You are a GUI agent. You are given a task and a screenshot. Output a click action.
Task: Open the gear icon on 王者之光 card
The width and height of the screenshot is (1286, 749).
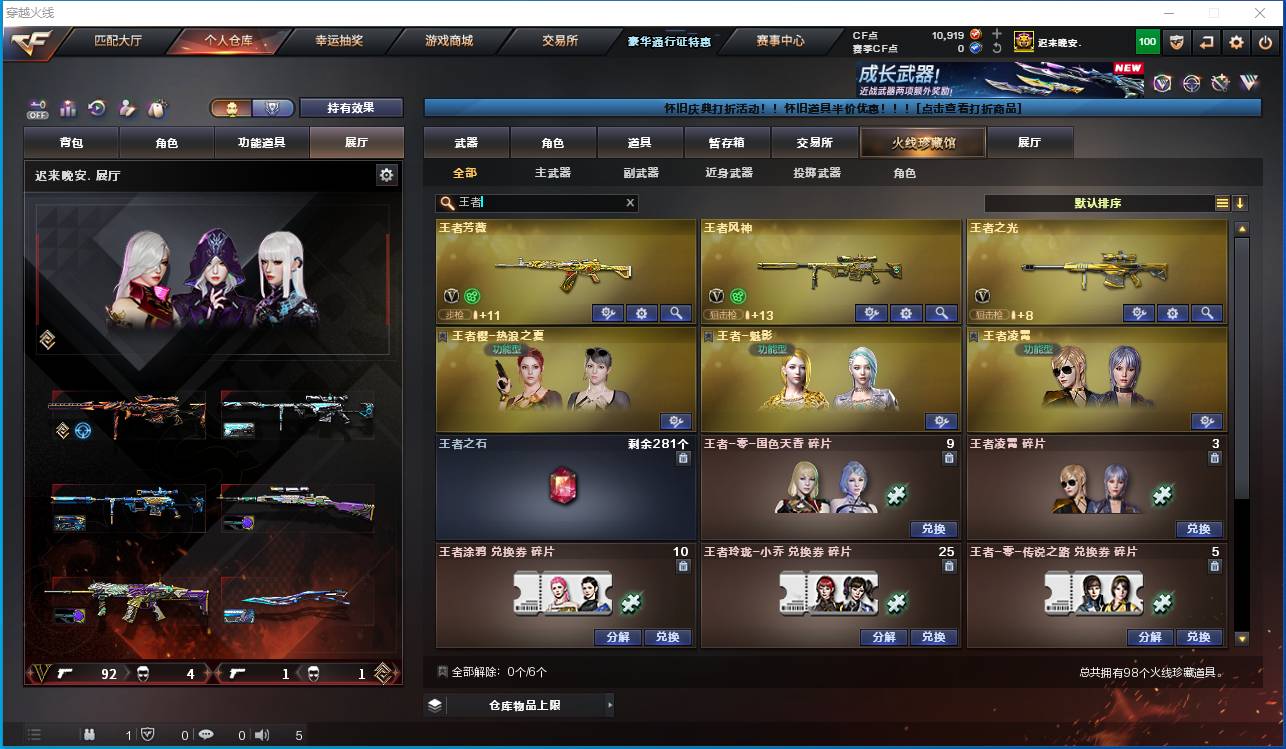[1173, 313]
